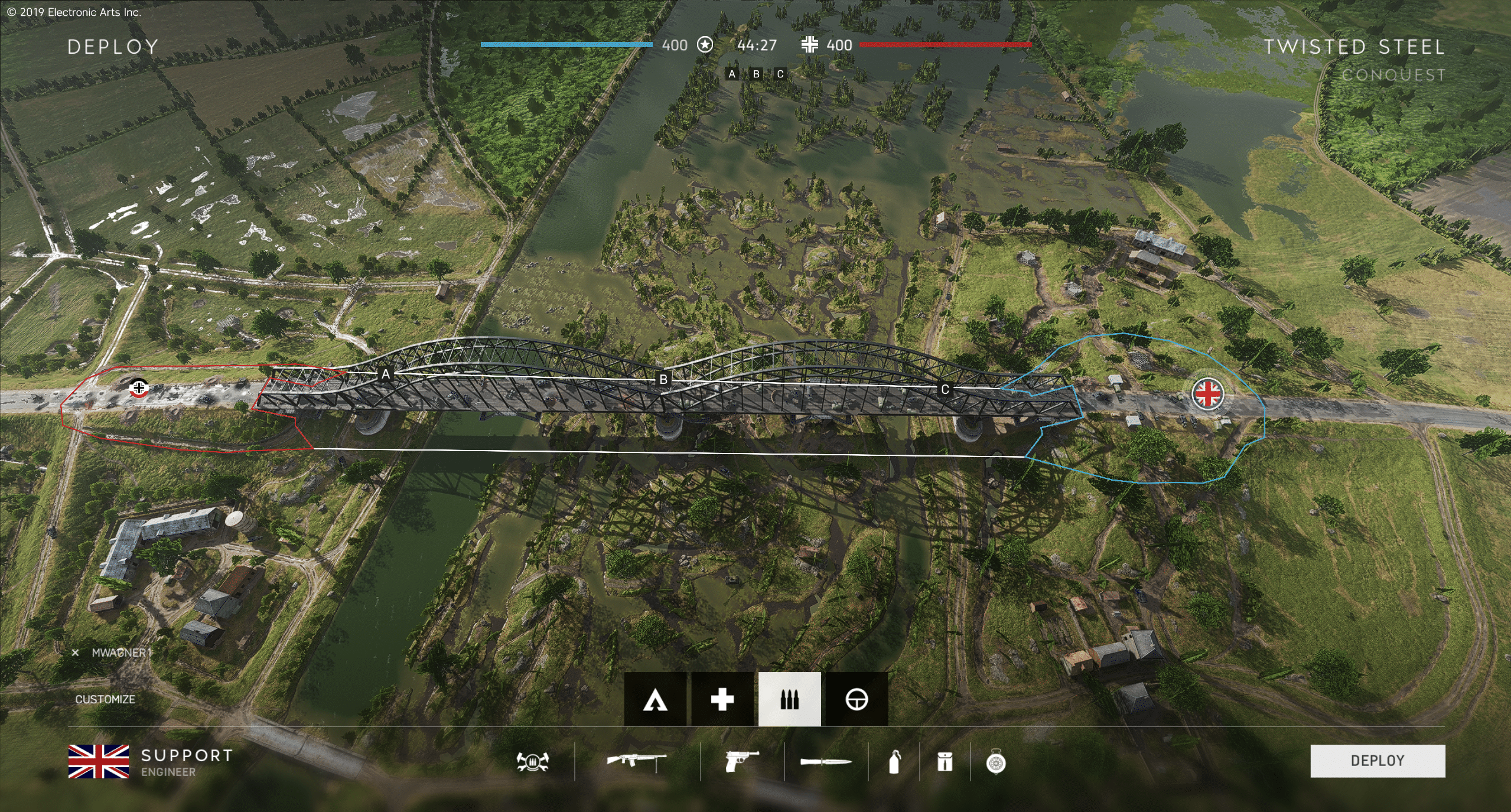
Task: Click the MWAGNER1 squad member entry
Action: [121, 653]
